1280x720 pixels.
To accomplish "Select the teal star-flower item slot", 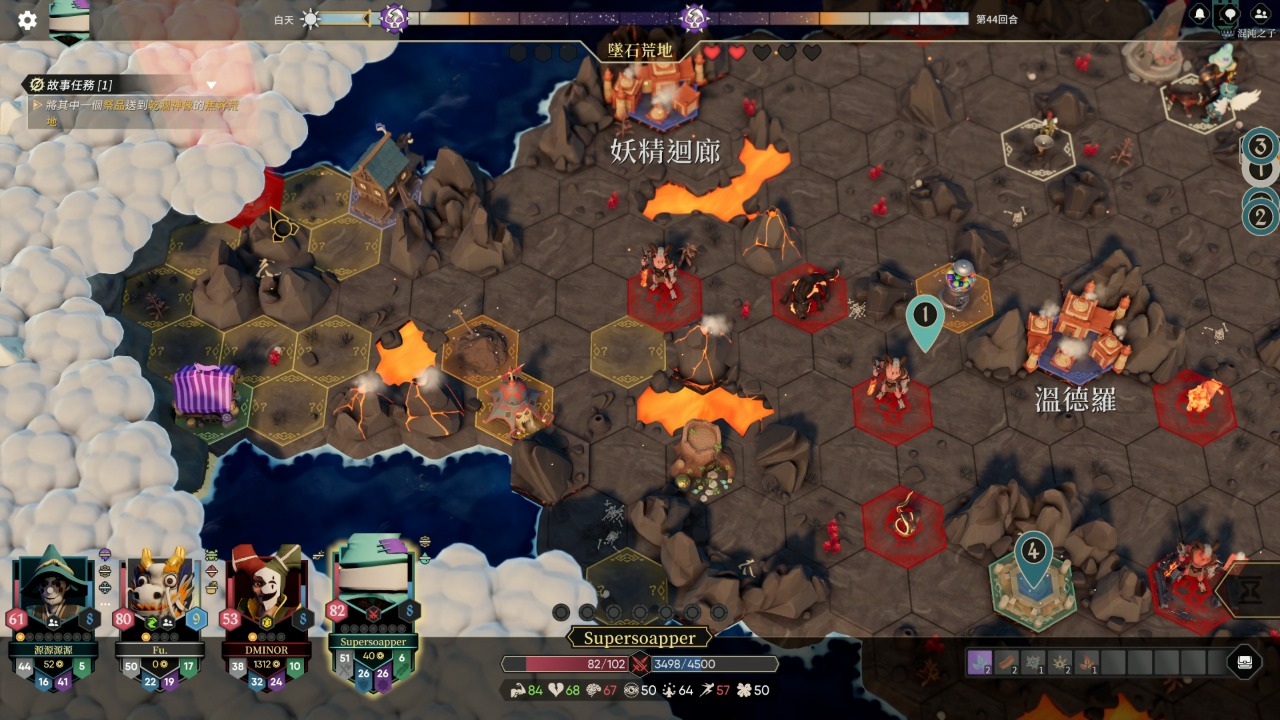I will click(x=1033, y=662).
